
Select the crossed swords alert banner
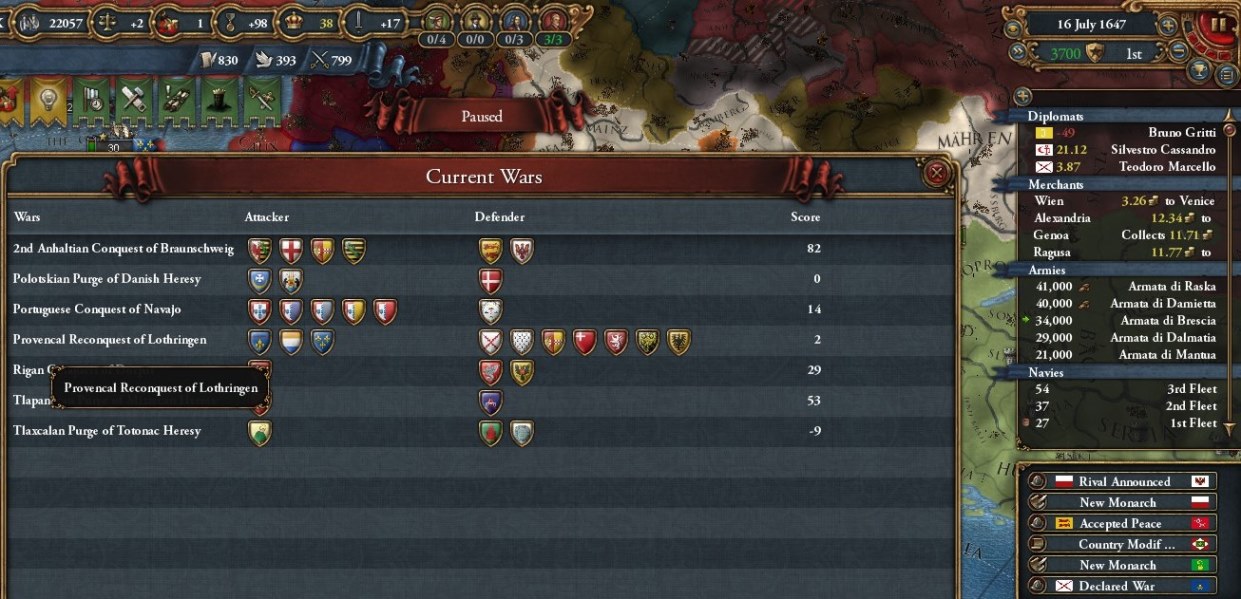click(x=262, y=99)
